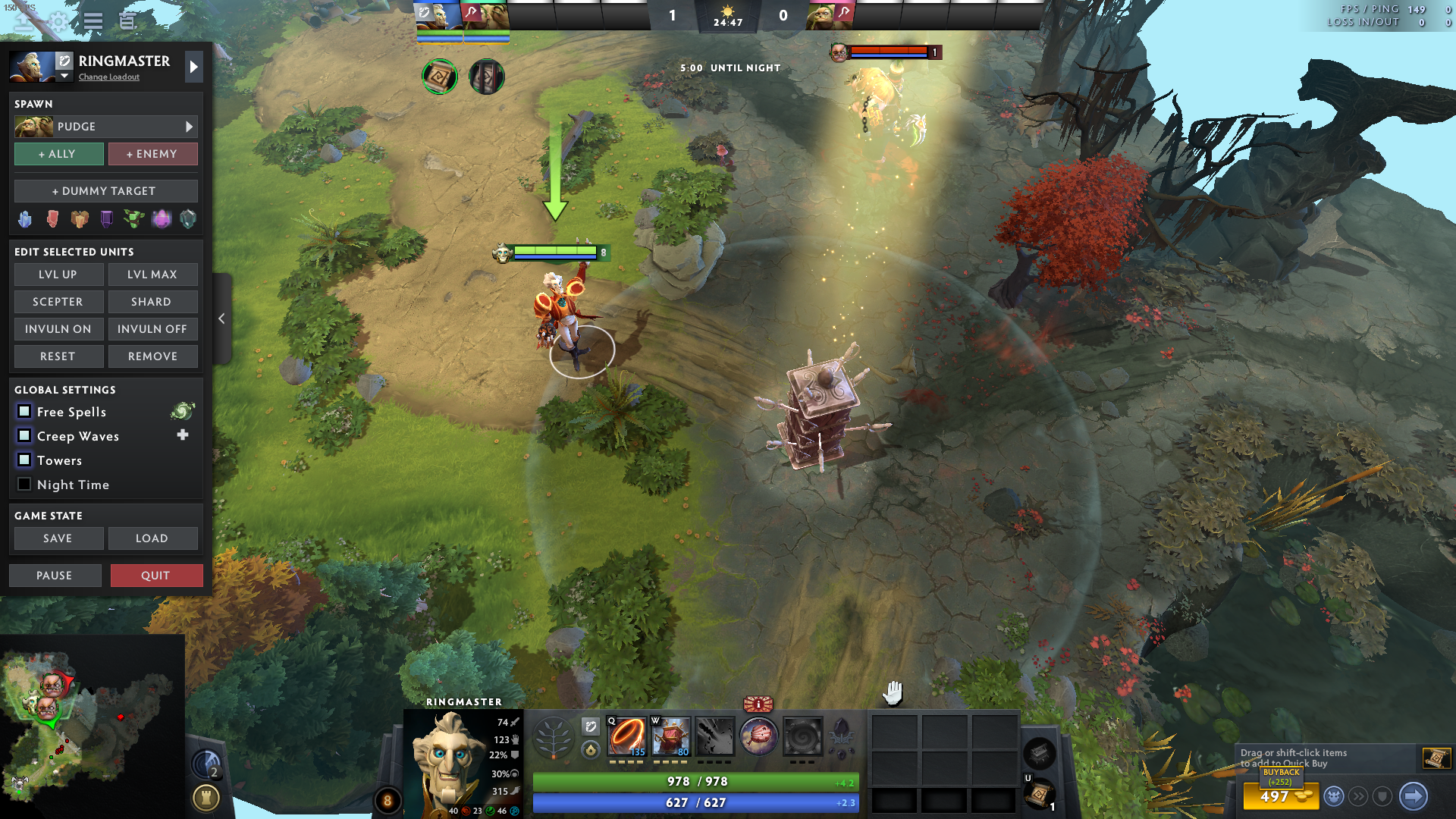
Task: Toggle the Creep Waves checkbox
Action: [24, 436]
